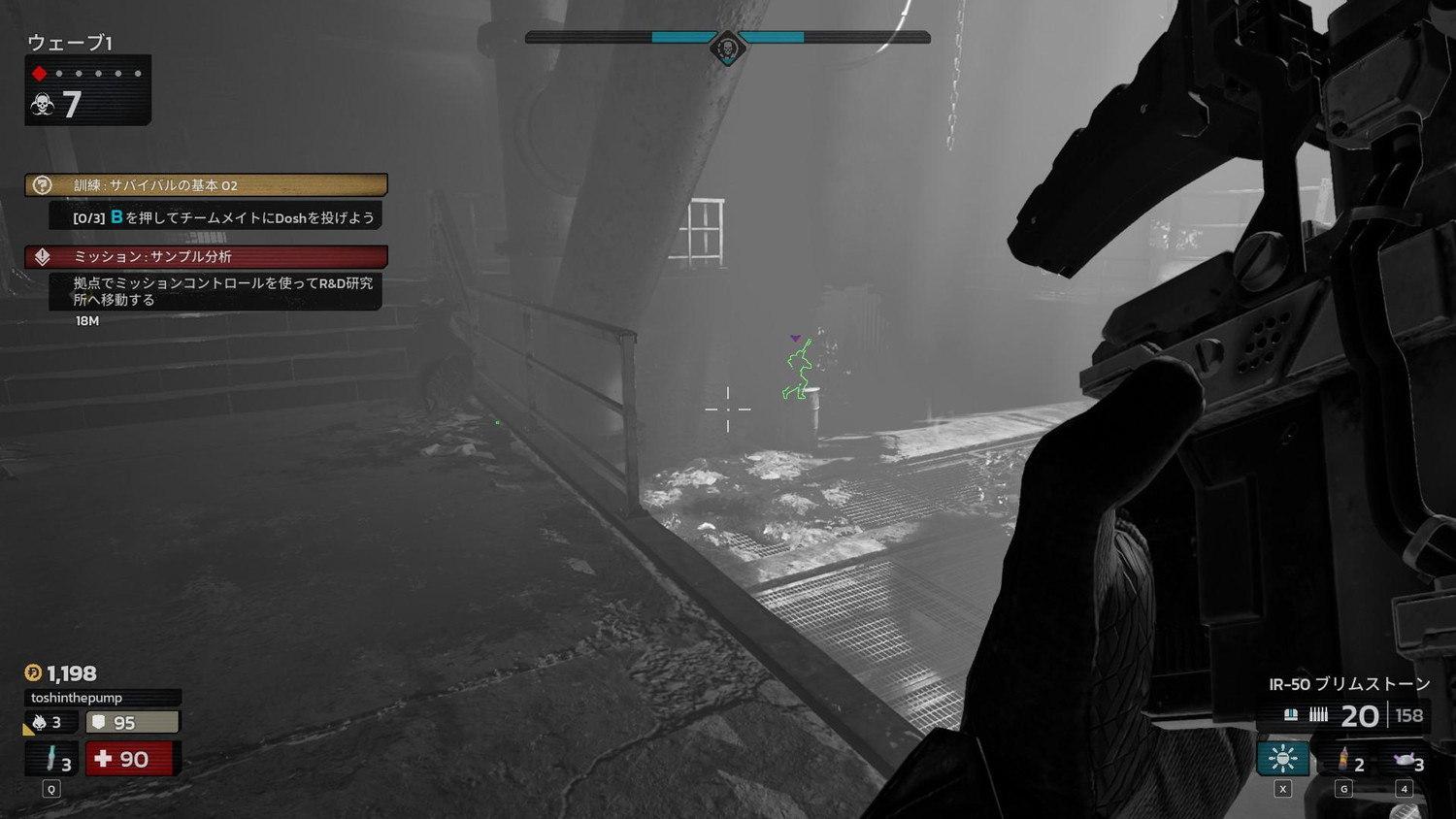Open the red ミッション: サンプル分析 mission tracker
Viewport: 1456px width, 819px height.
[x=206, y=256]
